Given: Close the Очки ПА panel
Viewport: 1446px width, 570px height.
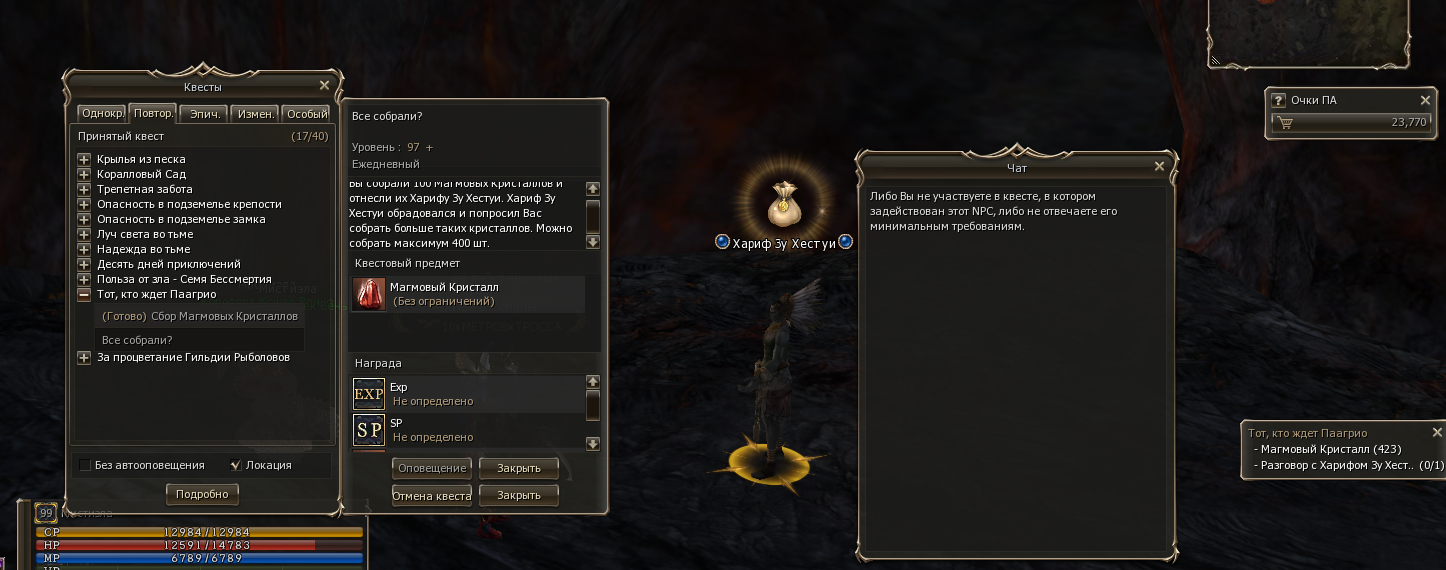Looking at the screenshot, I should (1426, 100).
